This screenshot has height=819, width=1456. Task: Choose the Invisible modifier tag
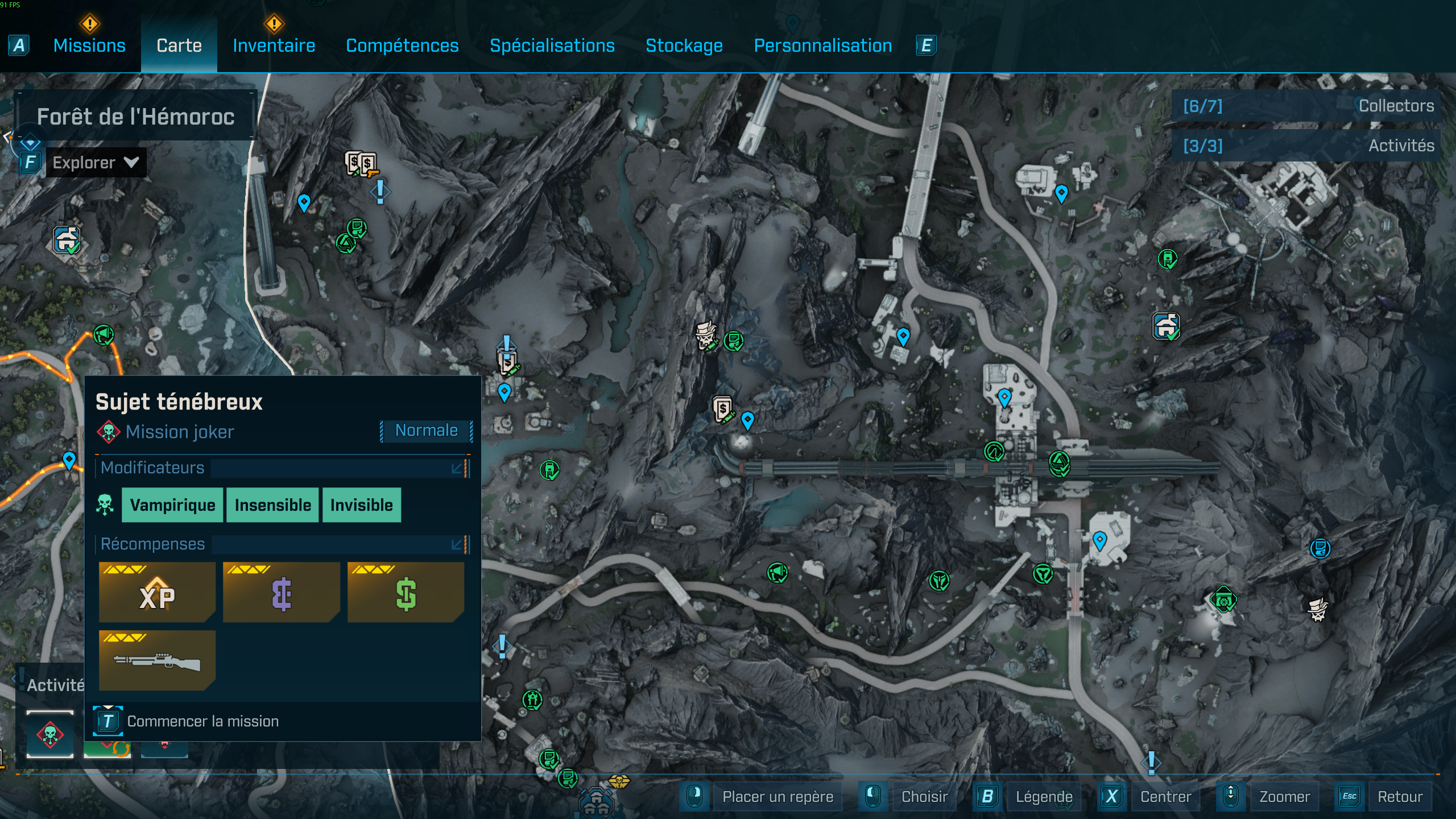coord(361,505)
